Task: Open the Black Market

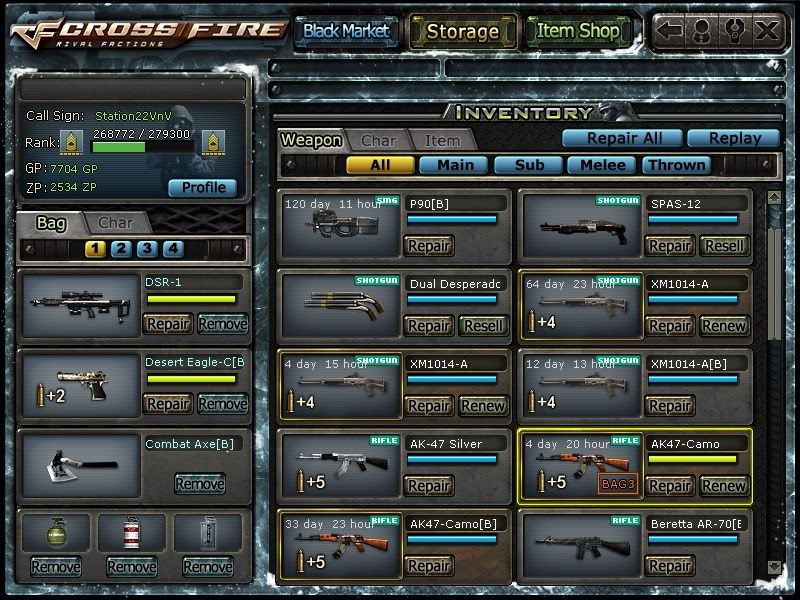Action: 346,31
